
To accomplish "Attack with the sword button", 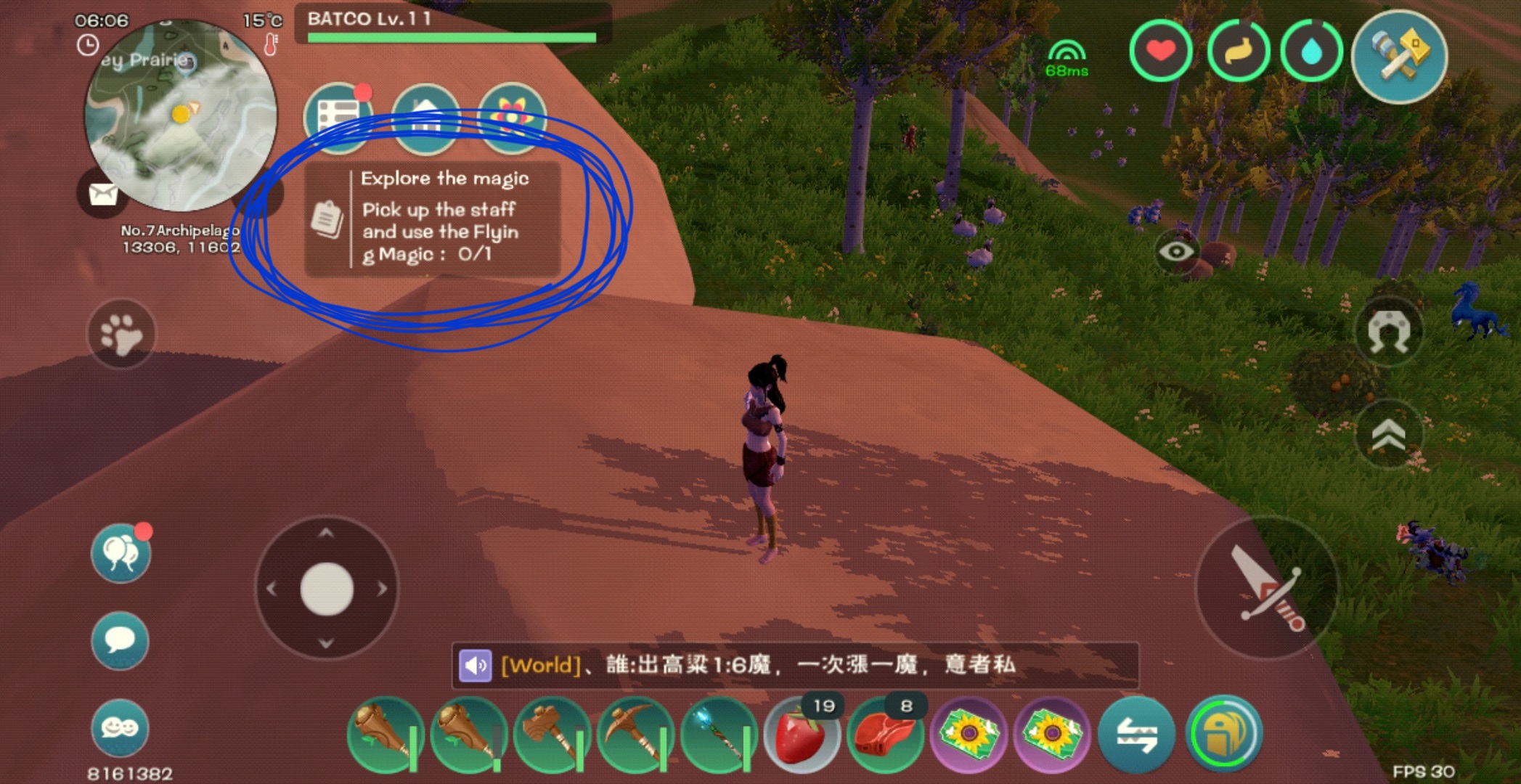I will pos(1267,588).
